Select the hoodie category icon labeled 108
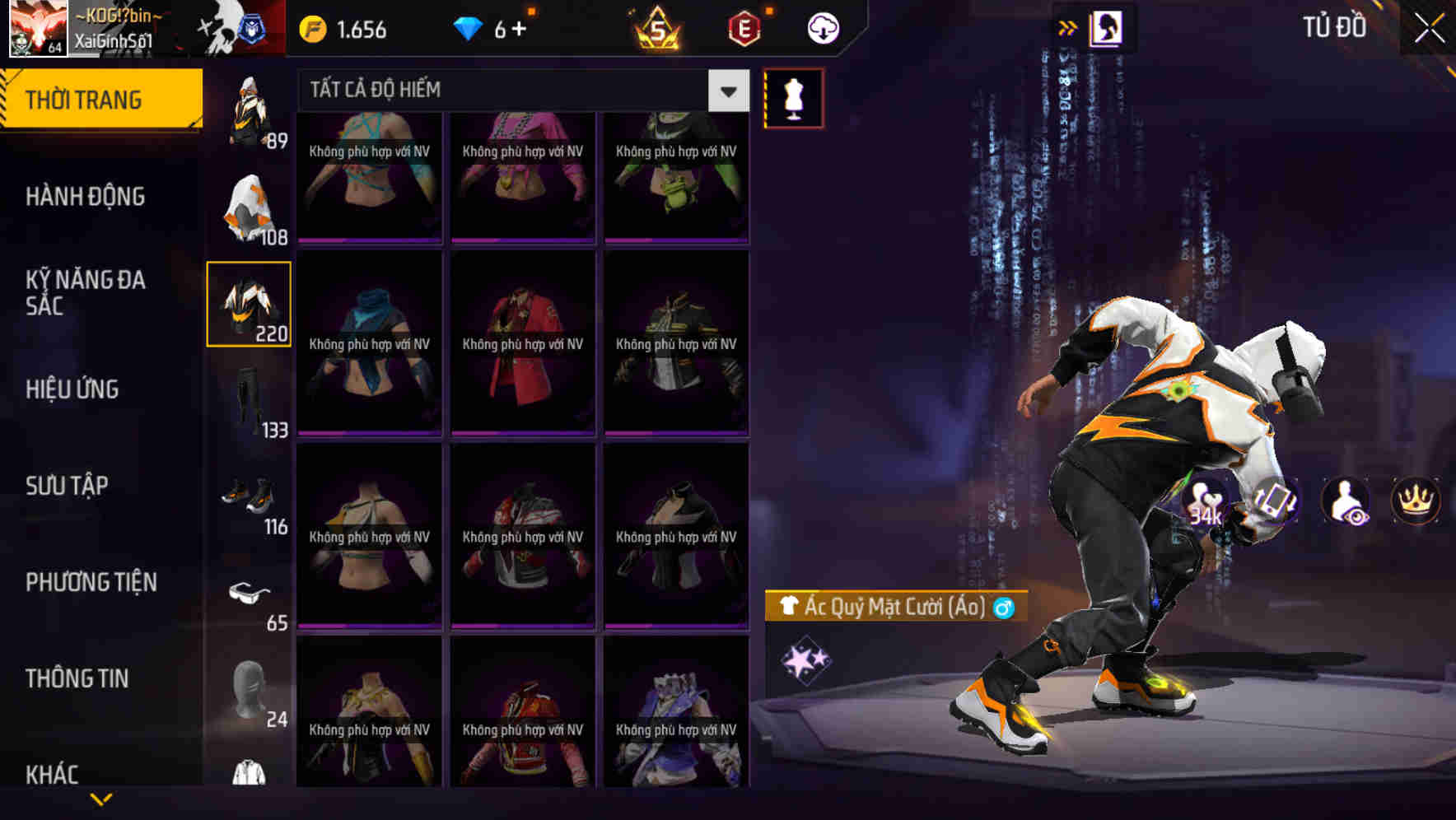The image size is (1456, 820). pos(247,206)
